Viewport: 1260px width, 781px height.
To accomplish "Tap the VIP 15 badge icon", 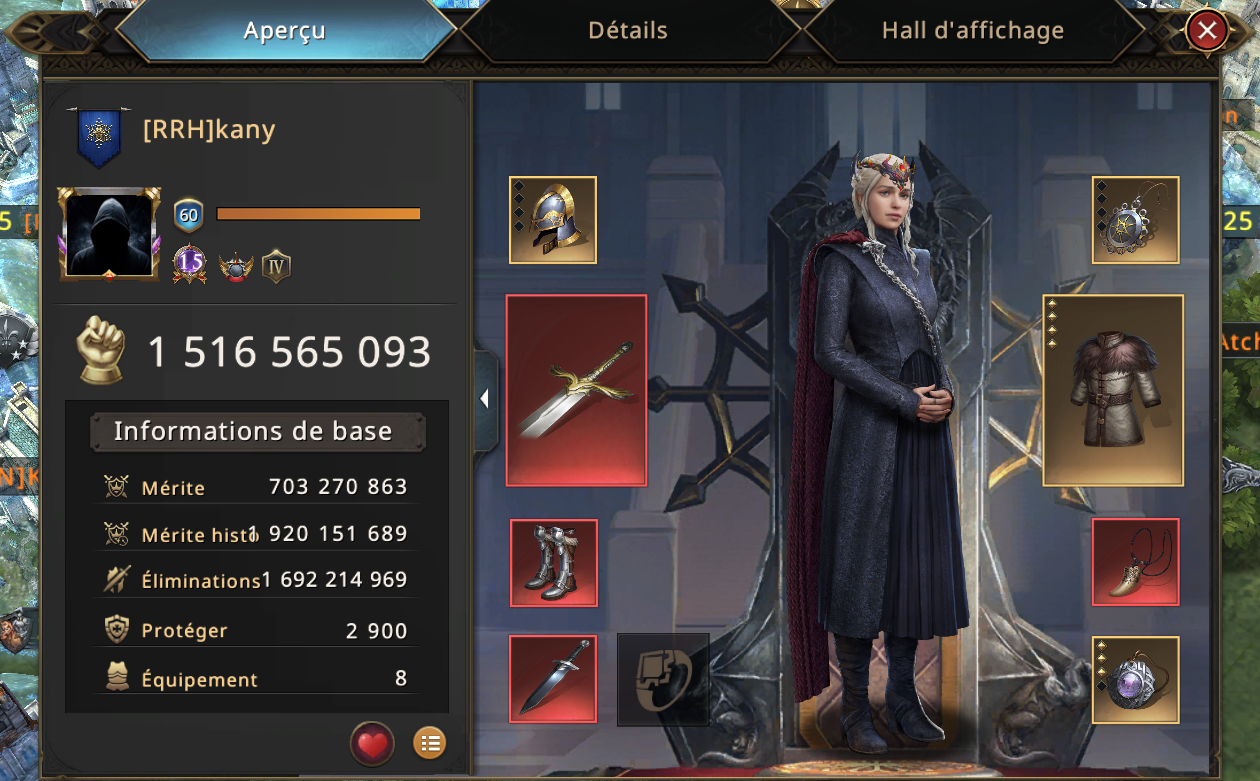I will [189, 265].
